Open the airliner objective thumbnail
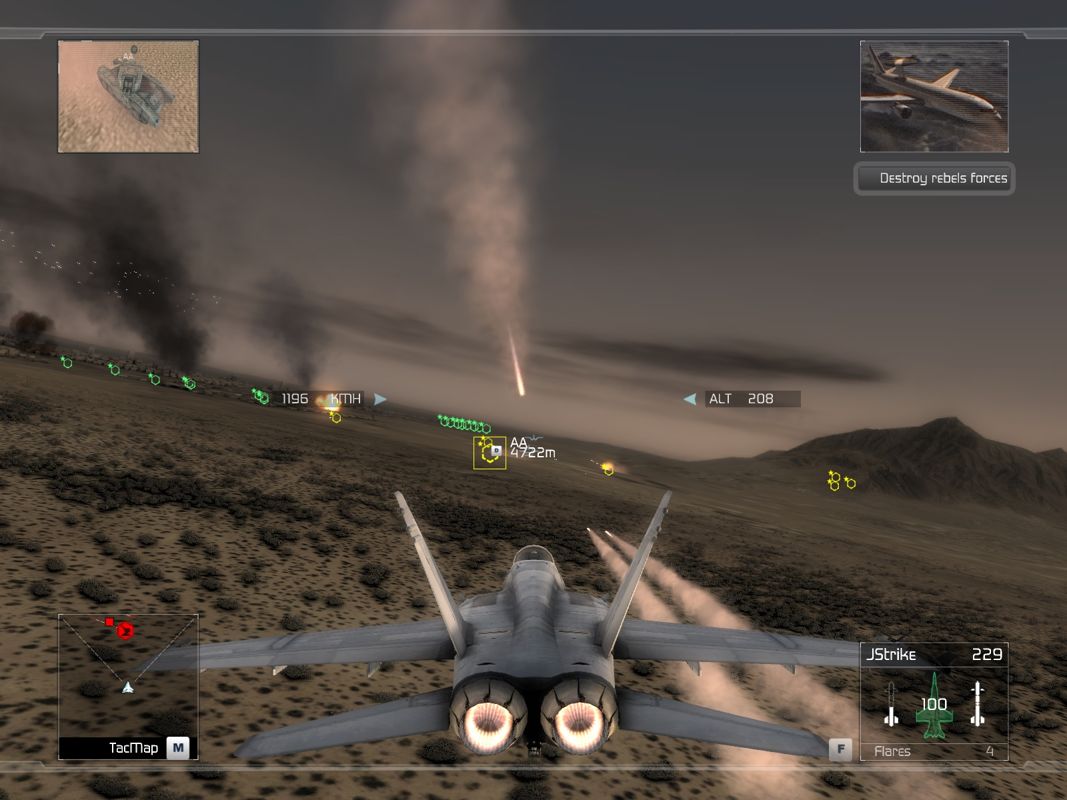 pyautogui.click(x=934, y=96)
